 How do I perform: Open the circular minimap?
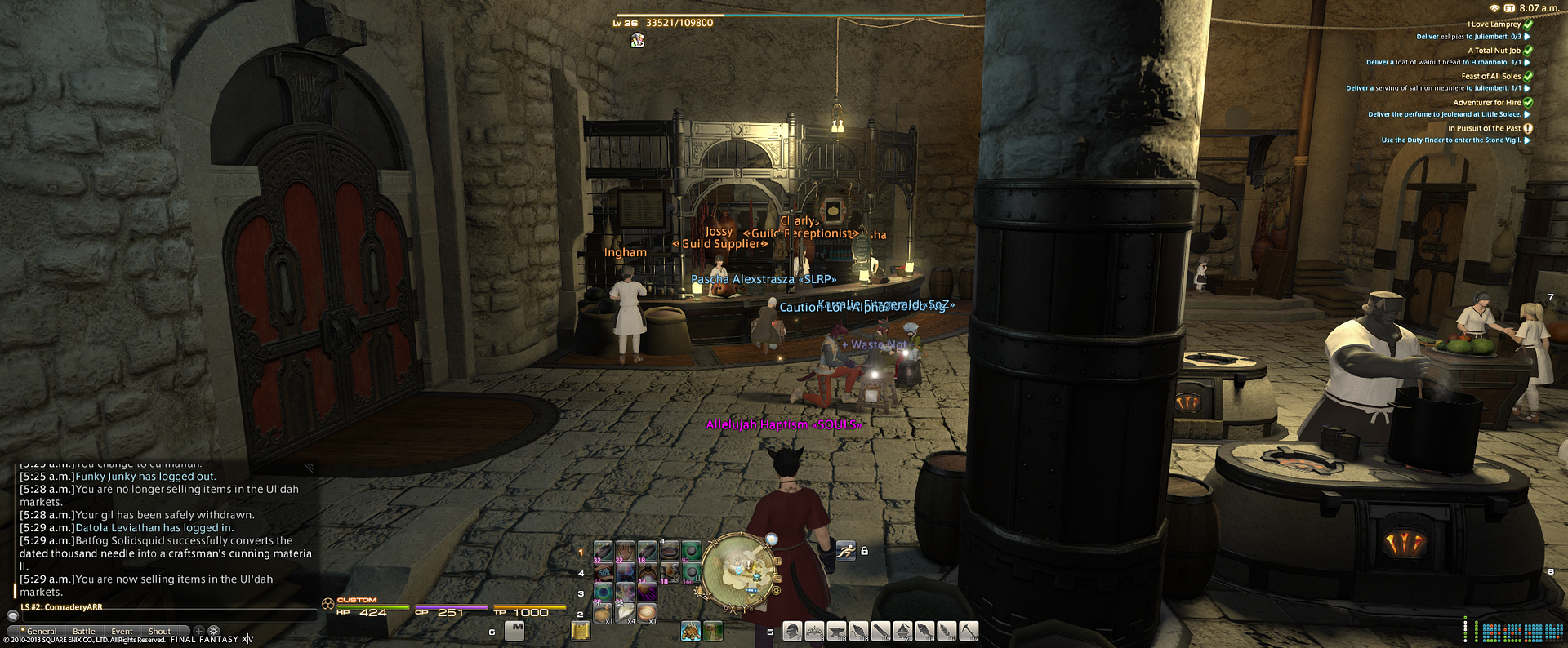click(x=737, y=569)
